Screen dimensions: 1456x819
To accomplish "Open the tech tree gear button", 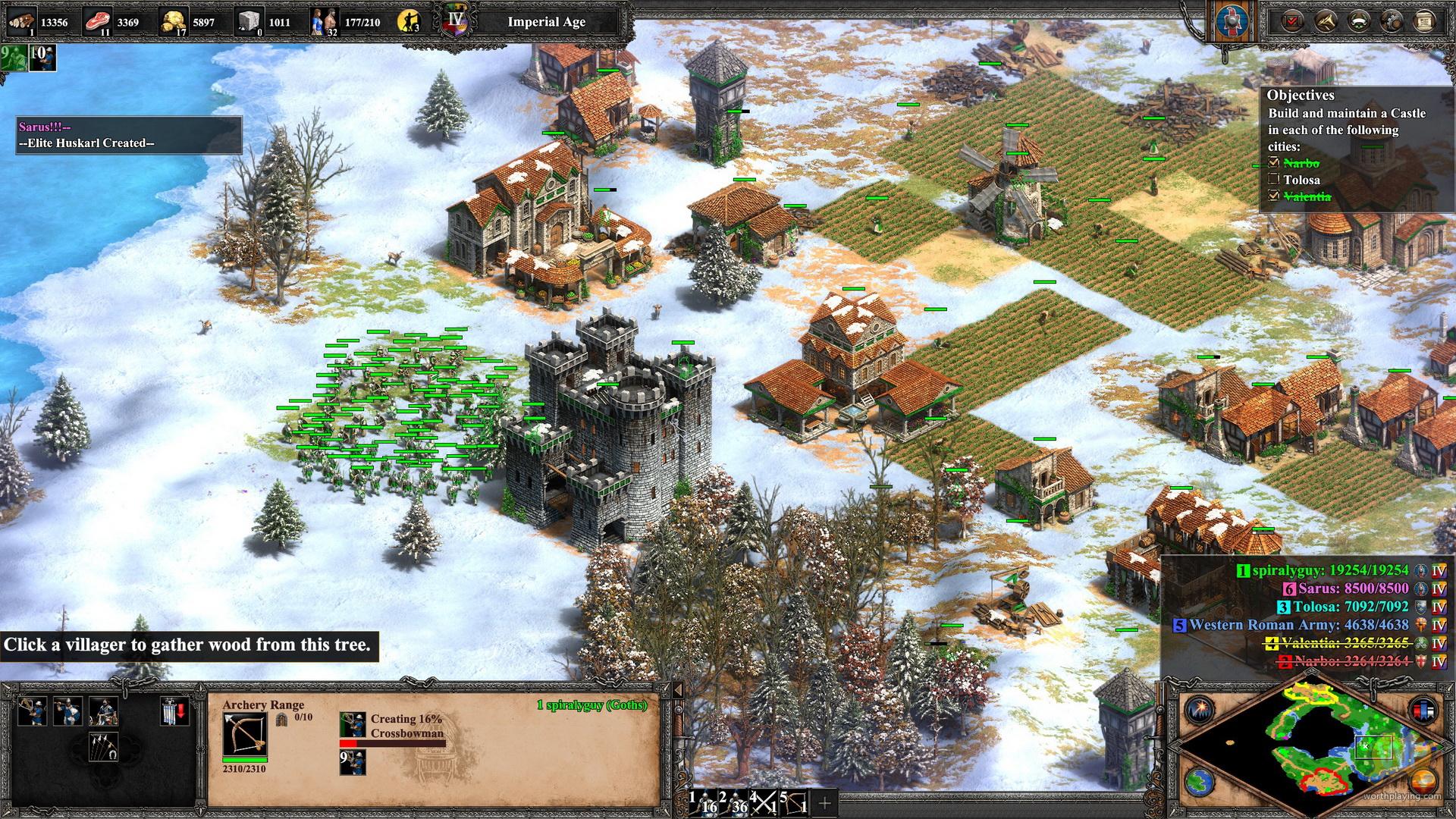I will [1392, 20].
